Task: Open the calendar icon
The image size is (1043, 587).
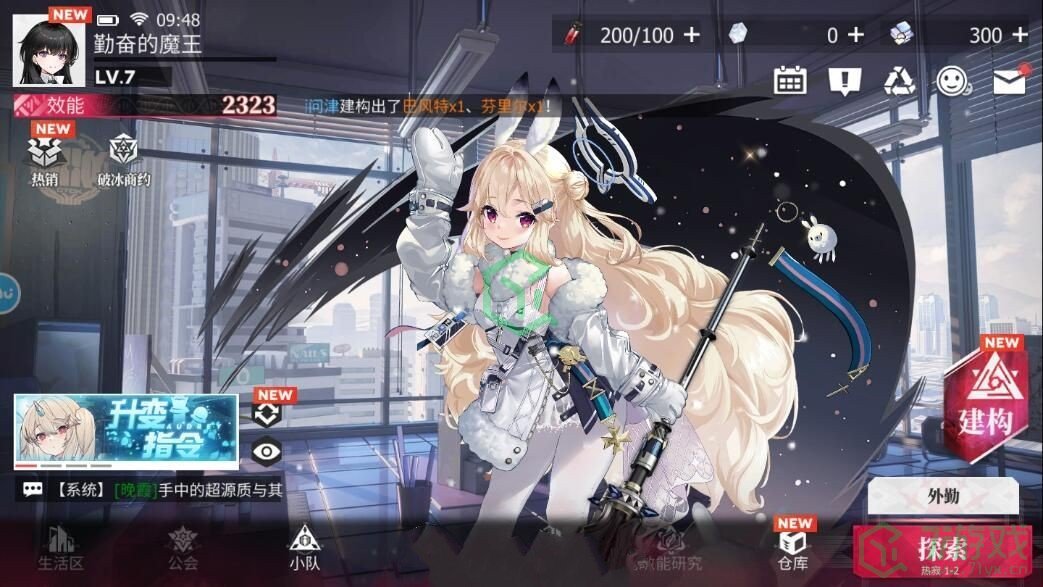Action: point(790,81)
